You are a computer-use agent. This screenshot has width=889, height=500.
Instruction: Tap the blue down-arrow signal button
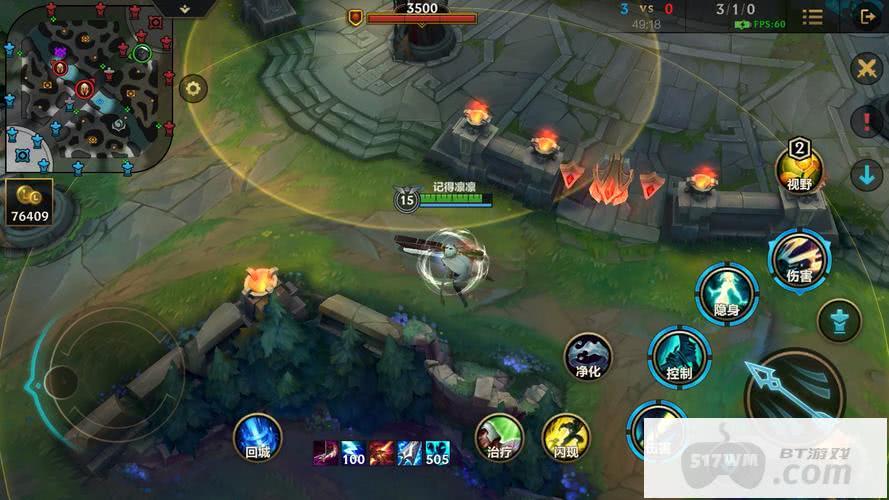tap(865, 174)
